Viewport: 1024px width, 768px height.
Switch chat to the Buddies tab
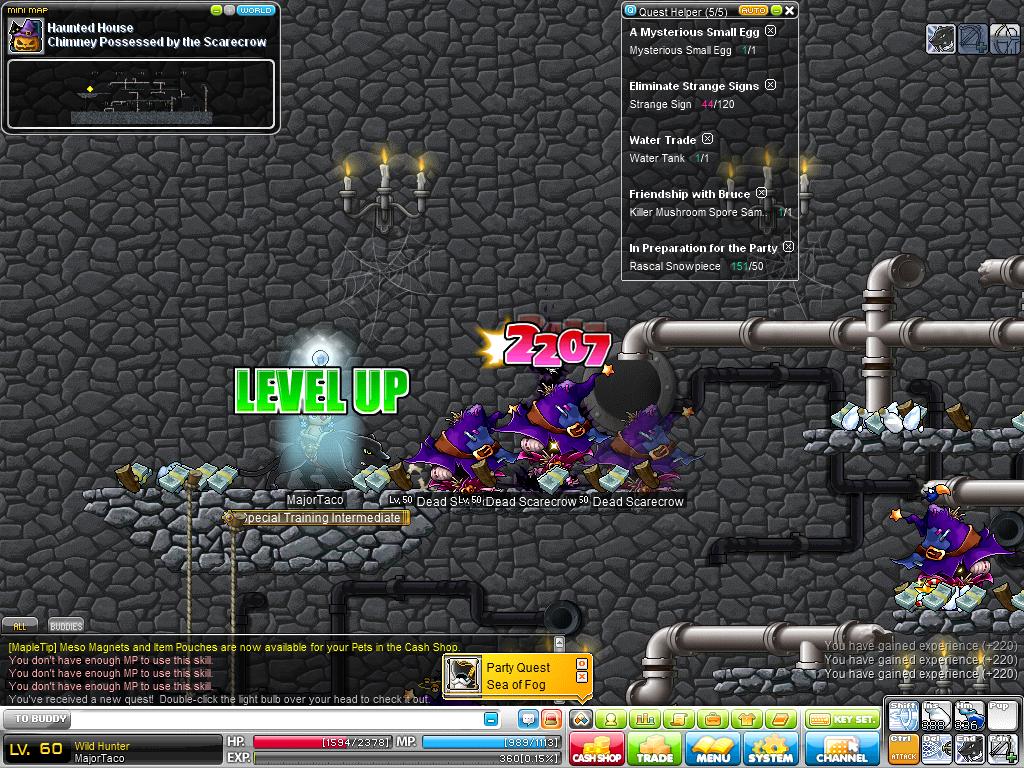66,626
